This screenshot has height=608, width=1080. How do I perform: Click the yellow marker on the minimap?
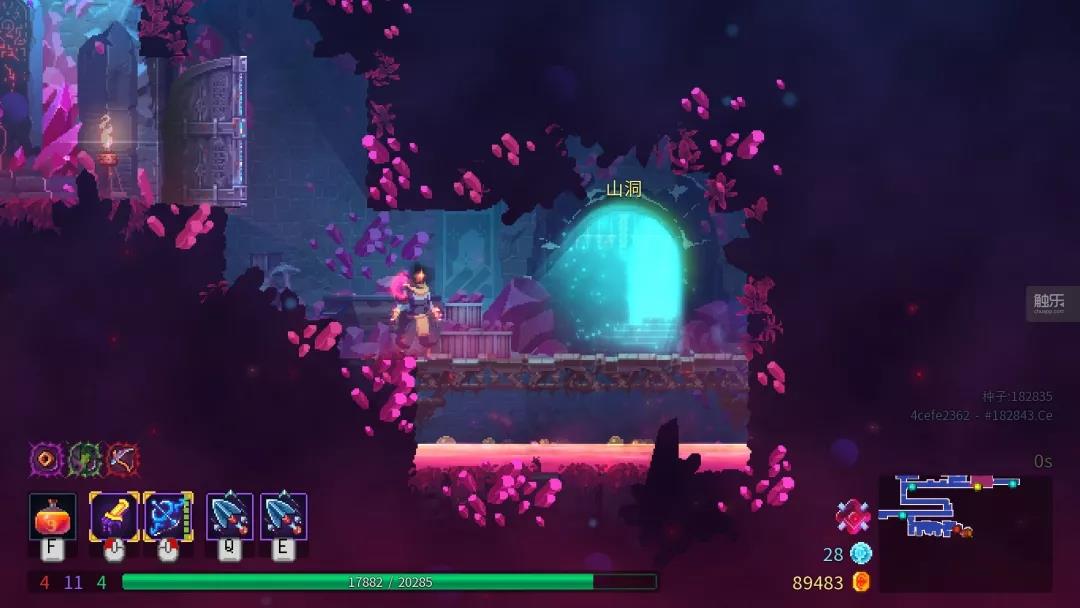coord(977,487)
